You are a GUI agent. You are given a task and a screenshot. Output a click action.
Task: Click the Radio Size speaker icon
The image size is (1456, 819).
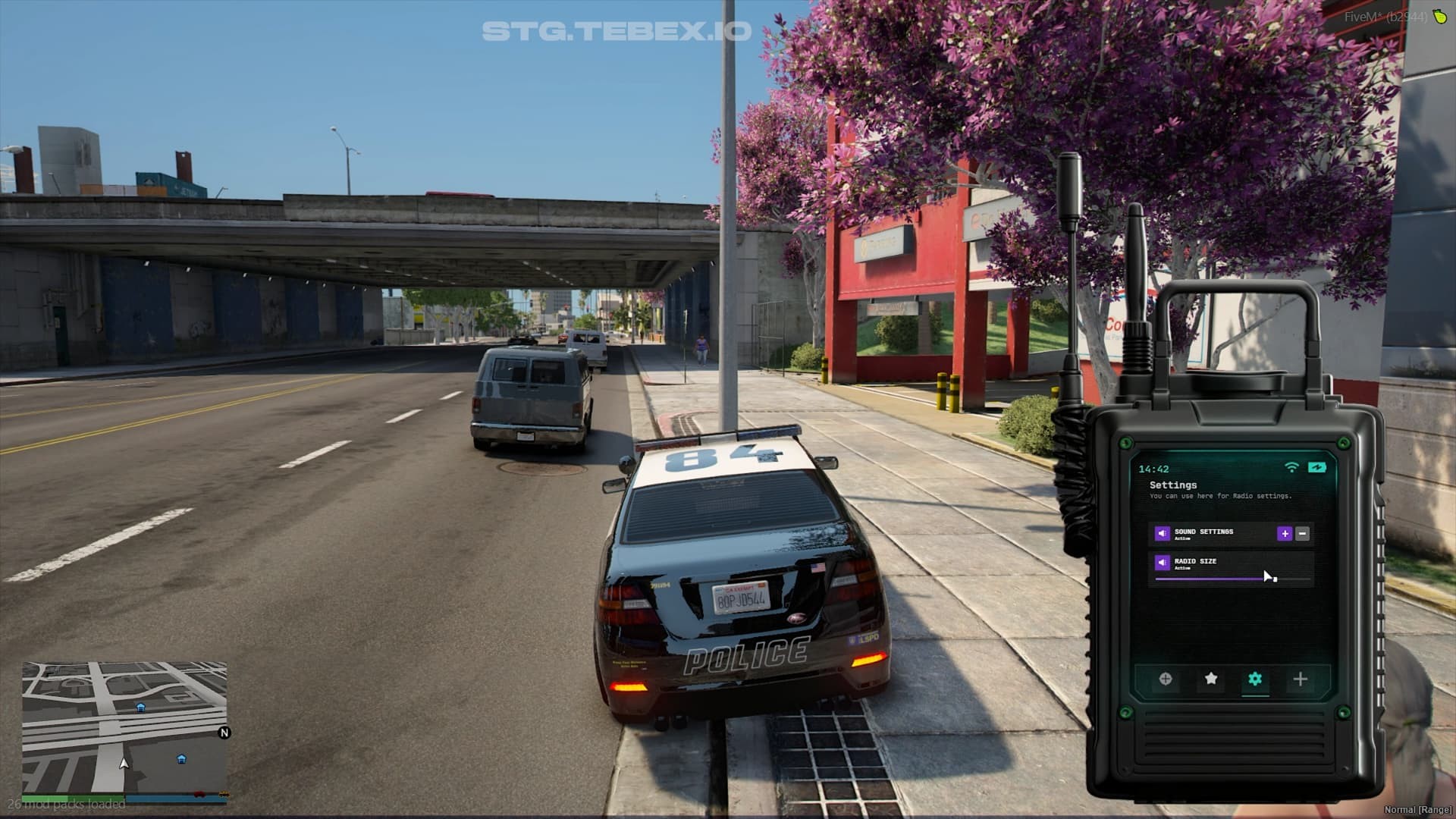coord(1162,563)
